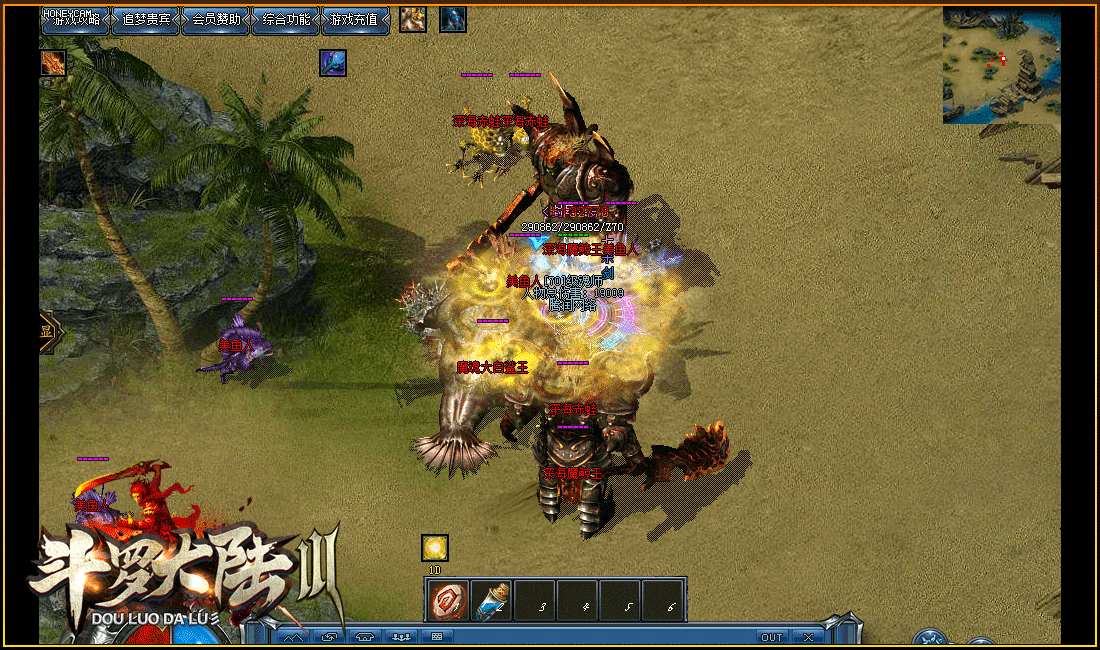
Task: Click the OUT button on the bottom bar
Action: pyautogui.click(x=771, y=637)
